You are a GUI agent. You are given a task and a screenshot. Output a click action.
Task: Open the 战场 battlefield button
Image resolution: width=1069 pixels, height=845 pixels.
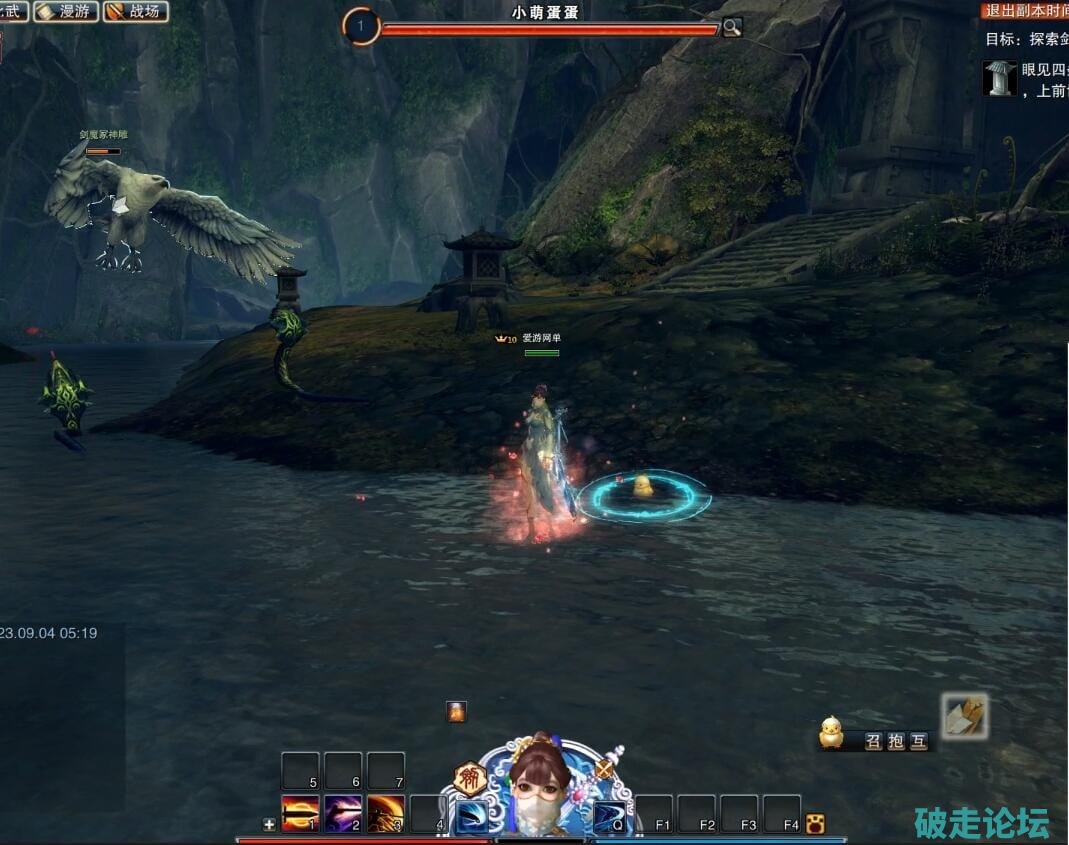(136, 11)
